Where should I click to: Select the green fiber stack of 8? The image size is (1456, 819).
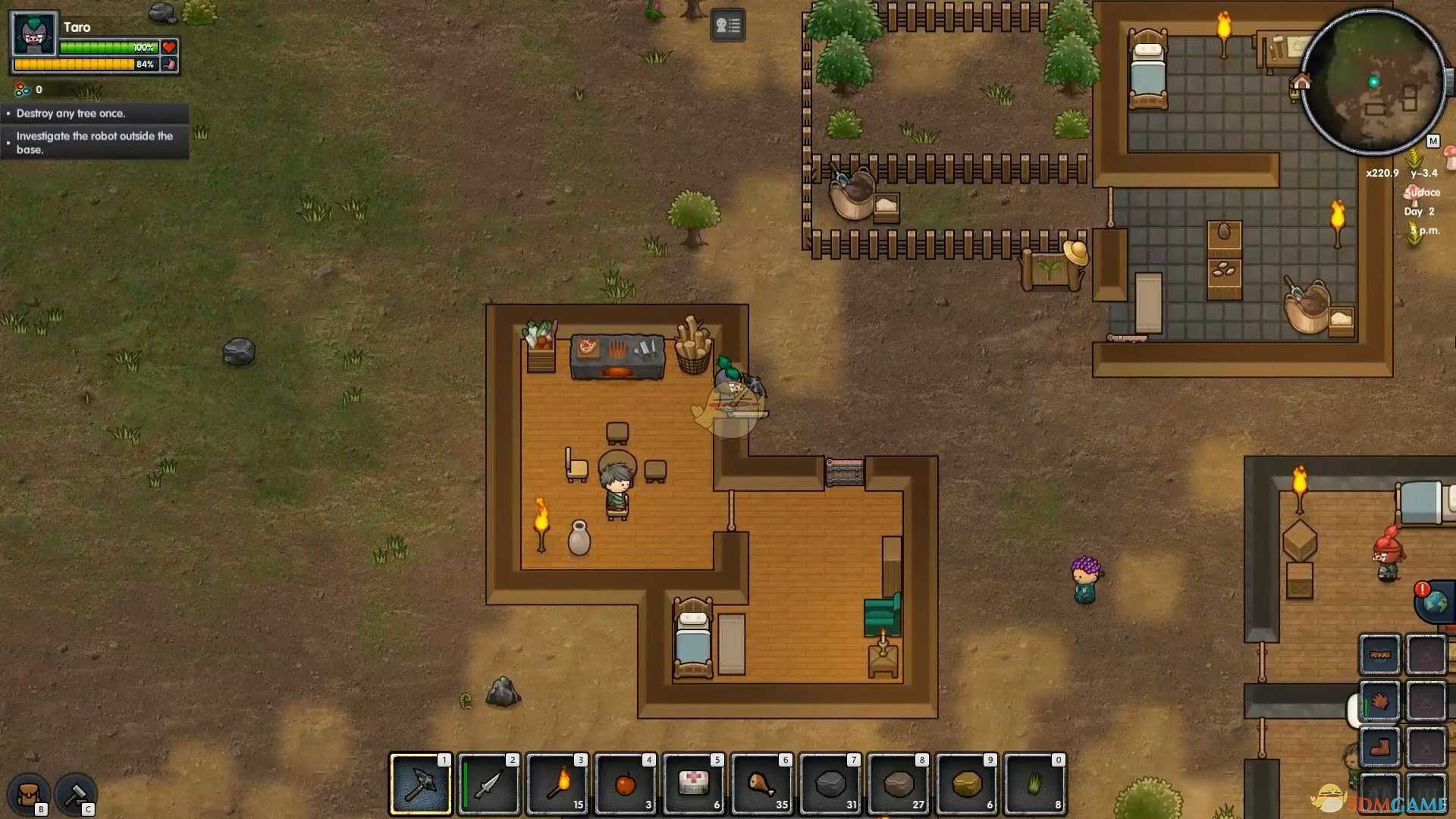1035,784
